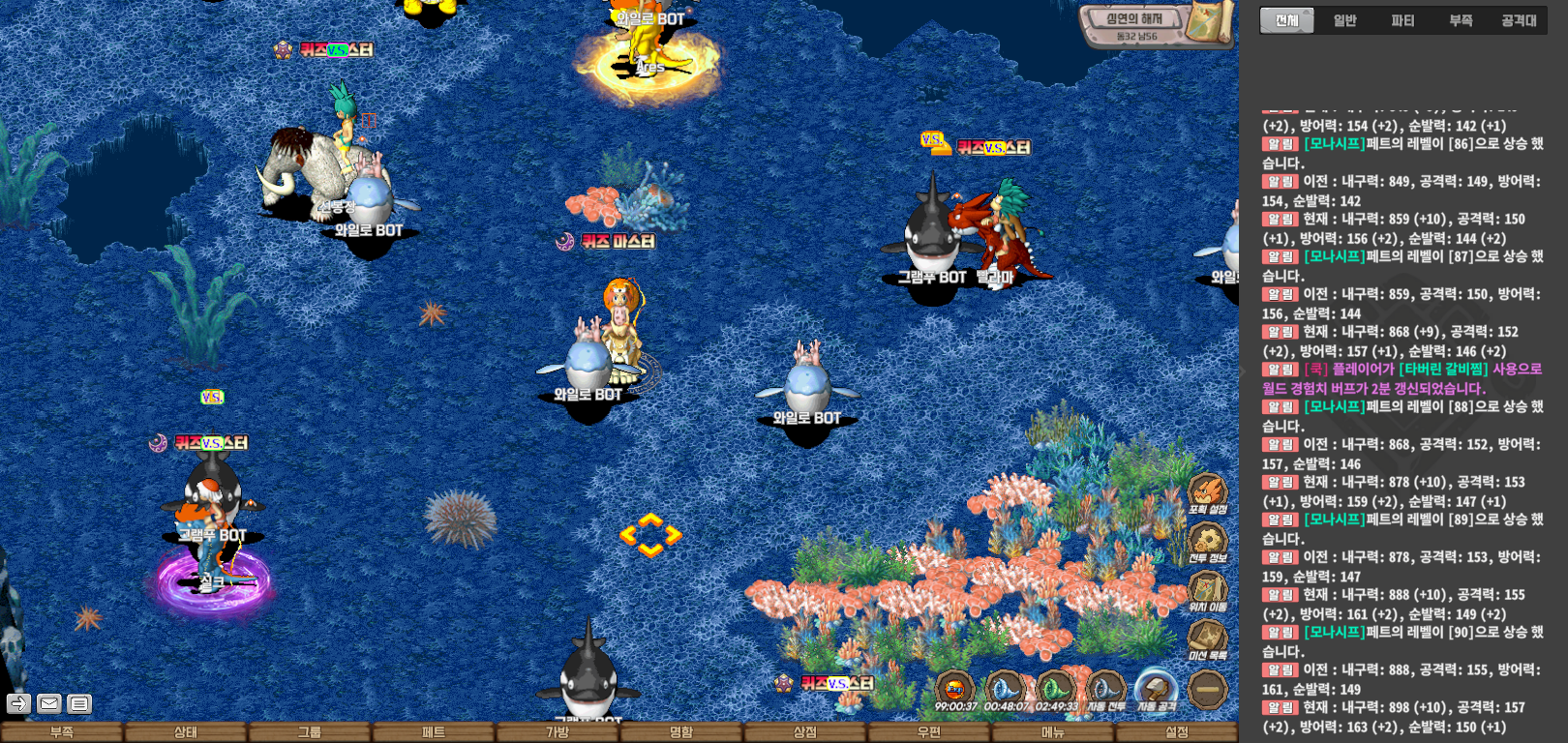1568x743 pixels.
Task: Open the 부족 (tribe) menu in bottom bar
Action: 62,732
